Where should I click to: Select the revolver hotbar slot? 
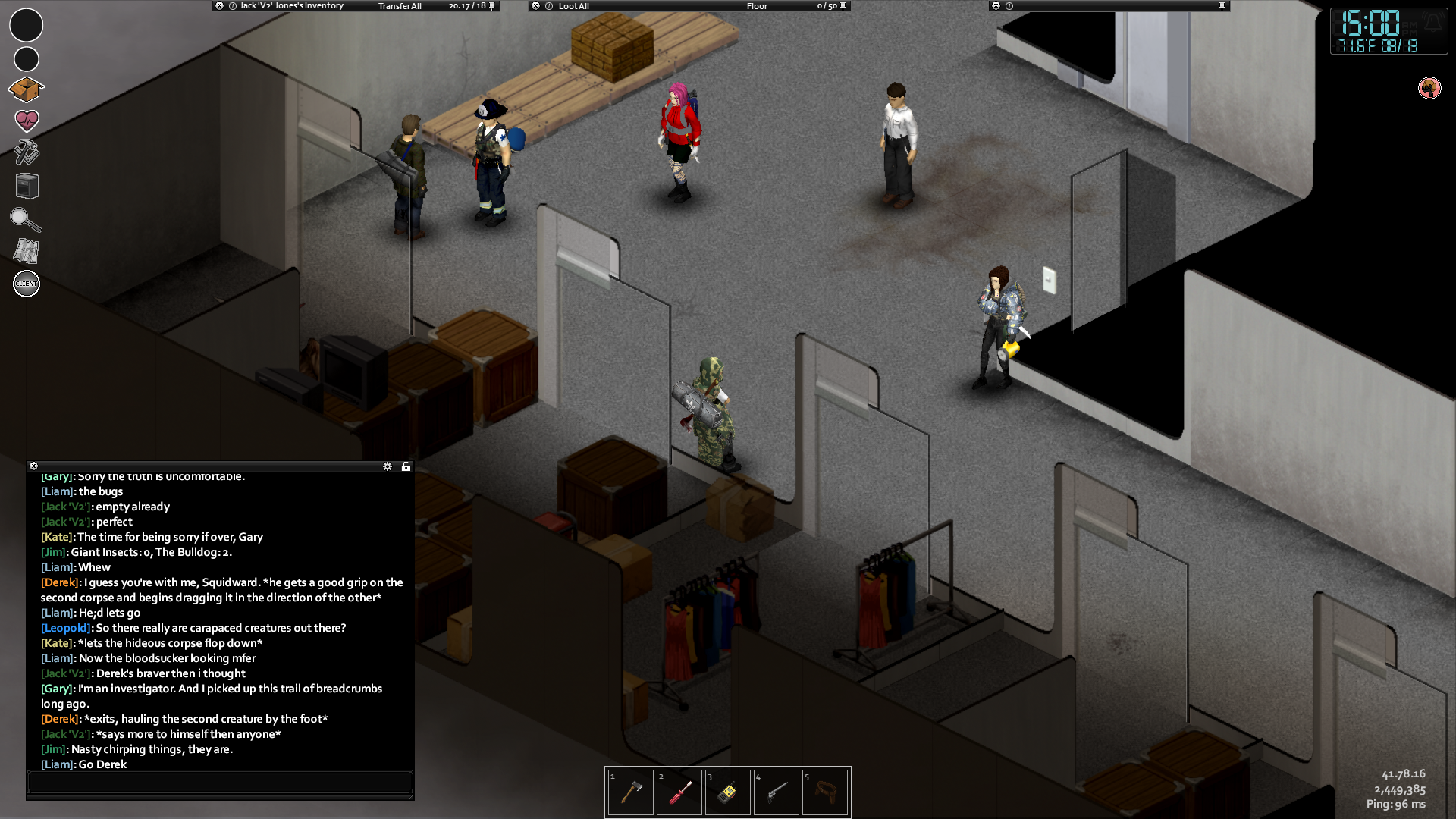(777, 792)
